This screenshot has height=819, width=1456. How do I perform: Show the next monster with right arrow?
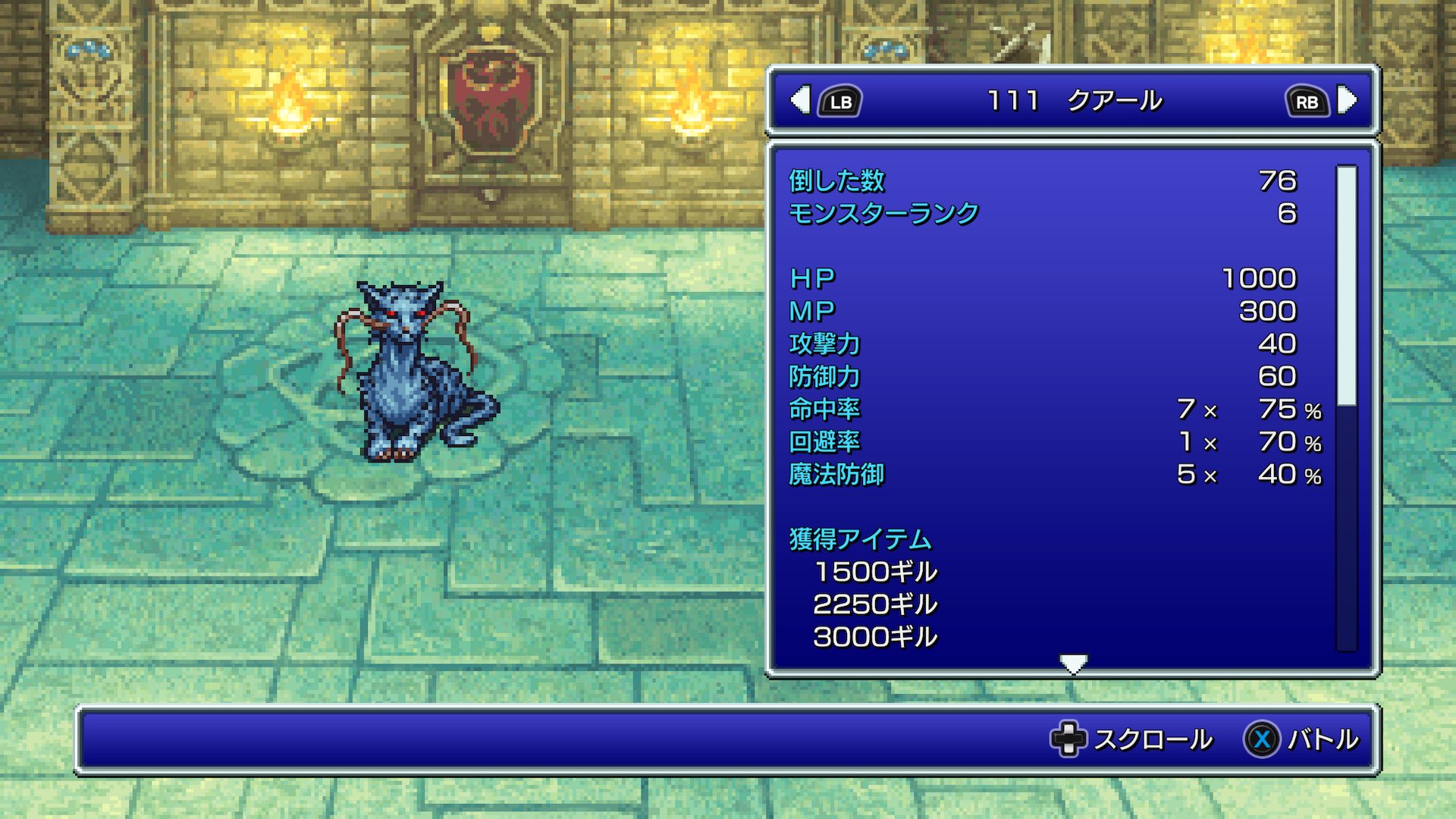click(x=1348, y=100)
